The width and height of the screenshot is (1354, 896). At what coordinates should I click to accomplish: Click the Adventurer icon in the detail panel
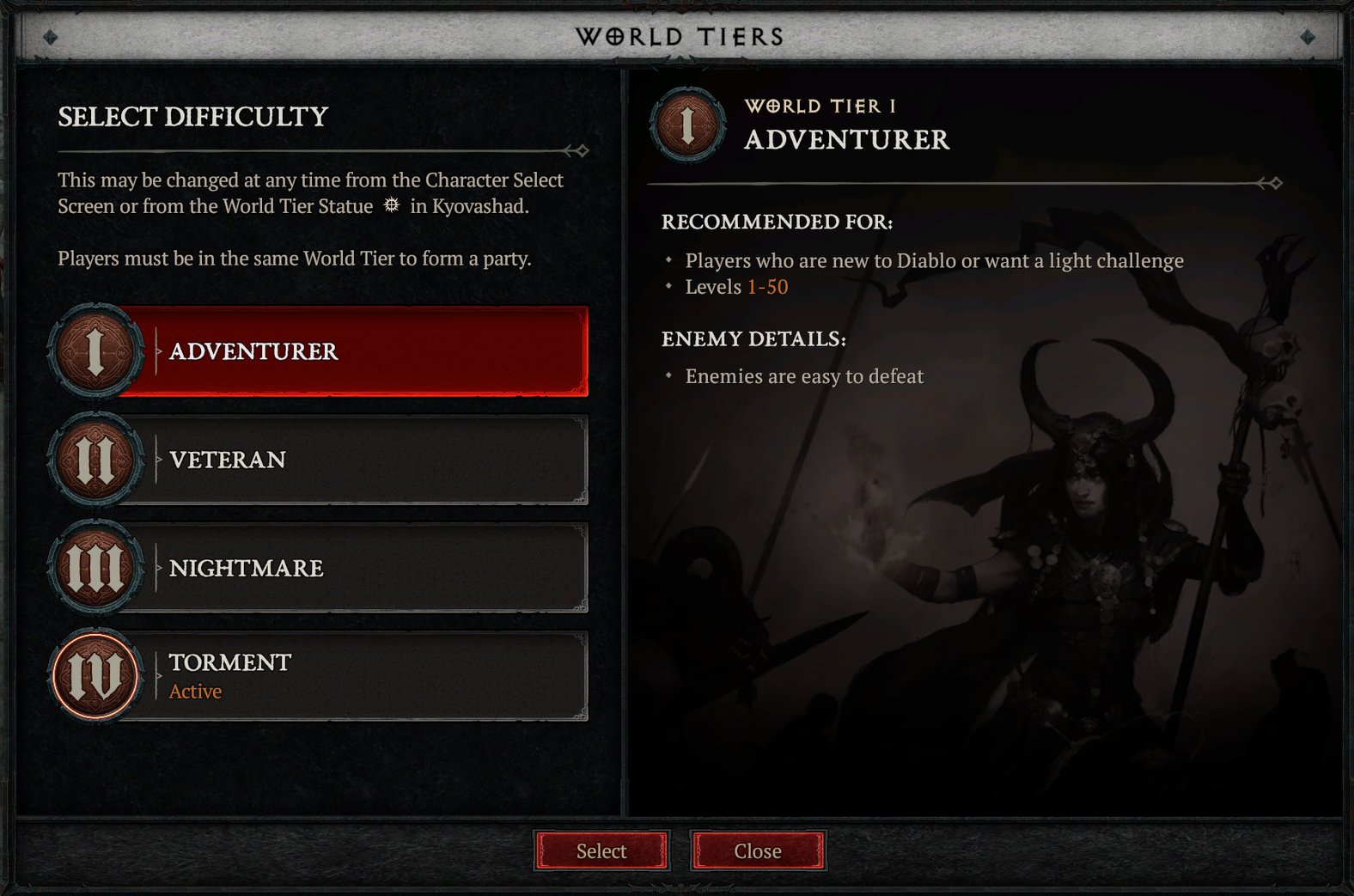[686, 125]
